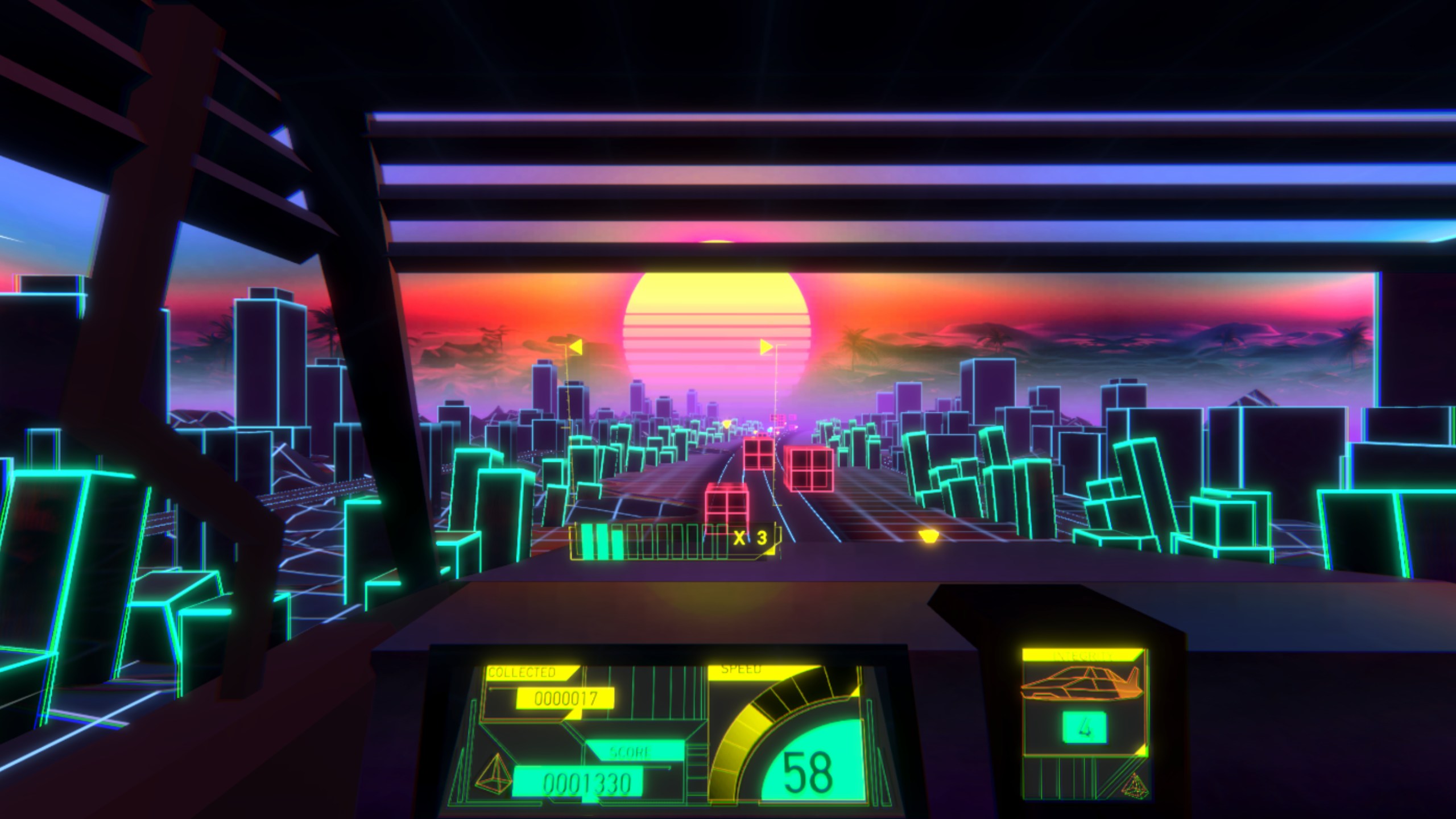This screenshot has height=819, width=1456.
Task: Select the SPEED tab on the dashboard
Action: click(x=740, y=668)
